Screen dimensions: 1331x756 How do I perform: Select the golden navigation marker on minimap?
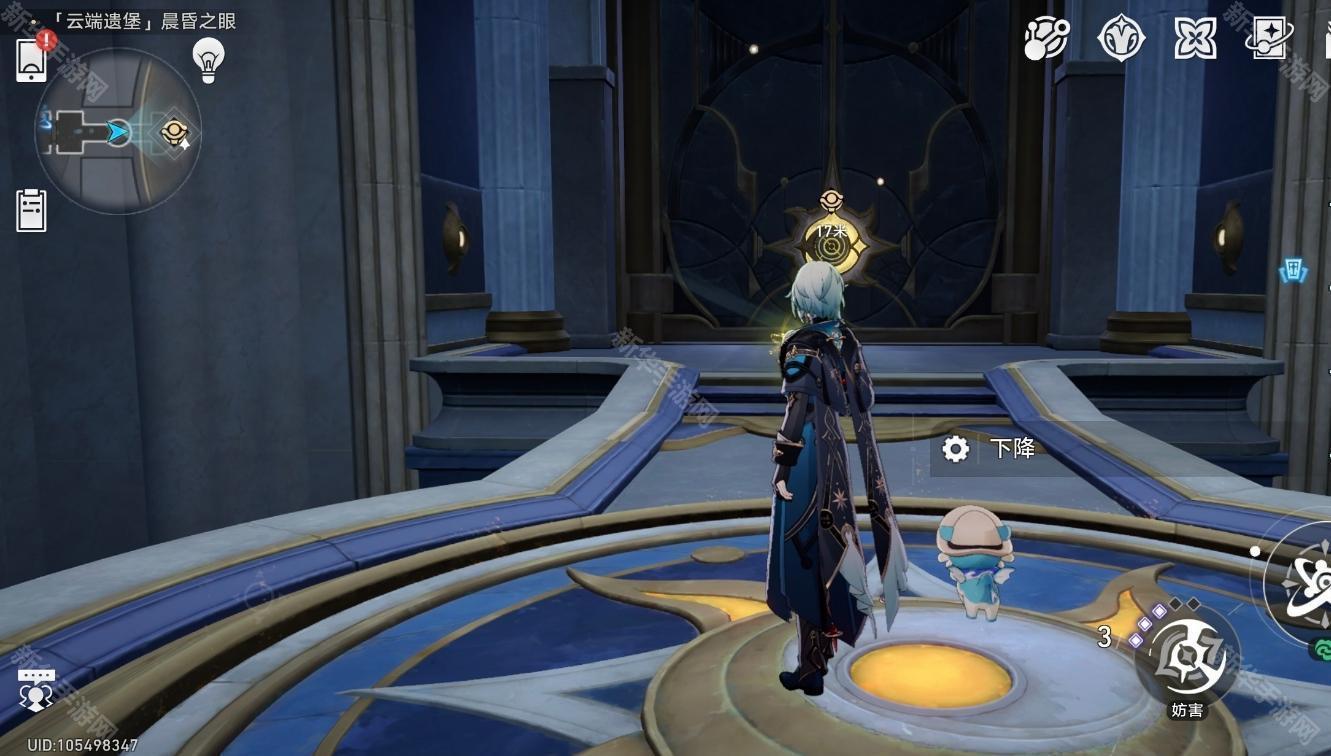(x=175, y=131)
